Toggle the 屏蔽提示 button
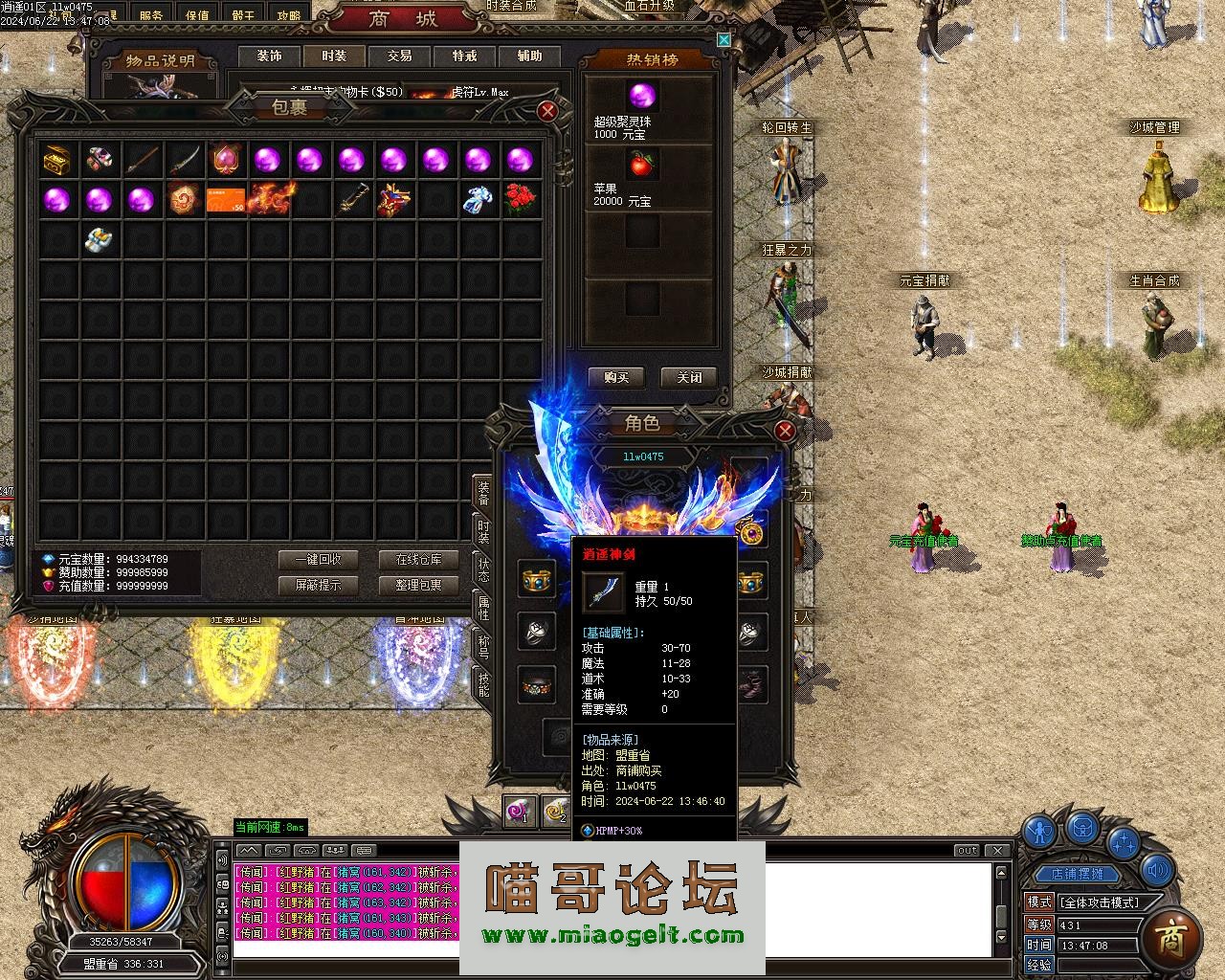This screenshot has width=1225, height=980. [318, 585]
